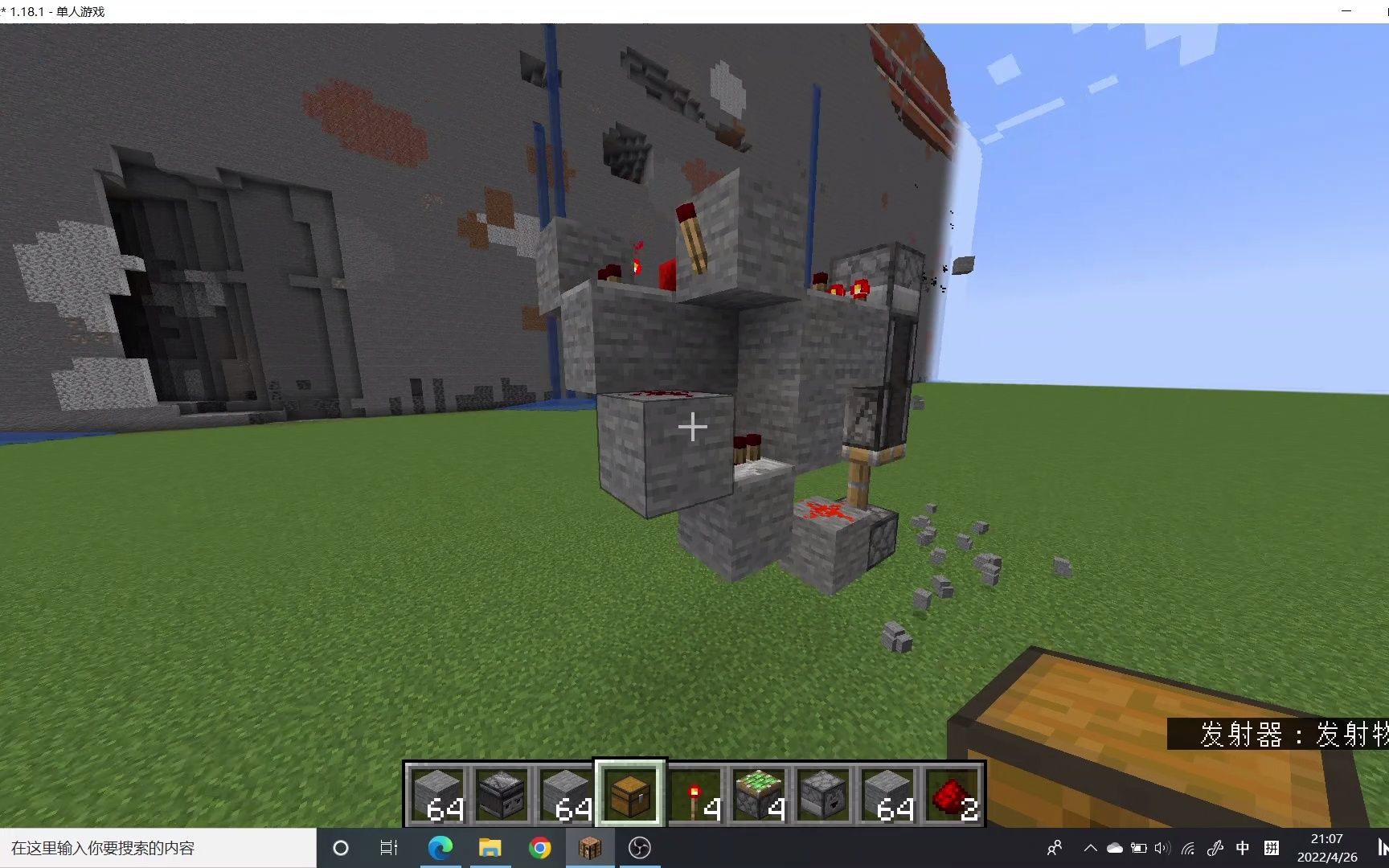Expand the hidden tray icons chevron

(x=1090, y=847)
